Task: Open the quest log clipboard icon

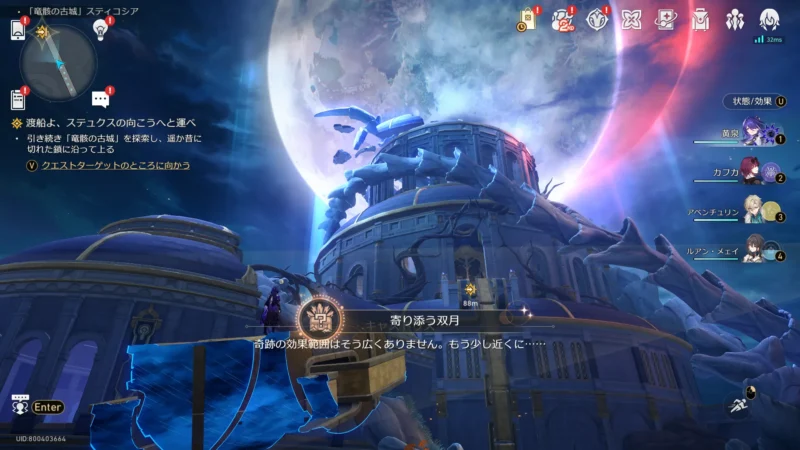Action: tap(17, 99)
